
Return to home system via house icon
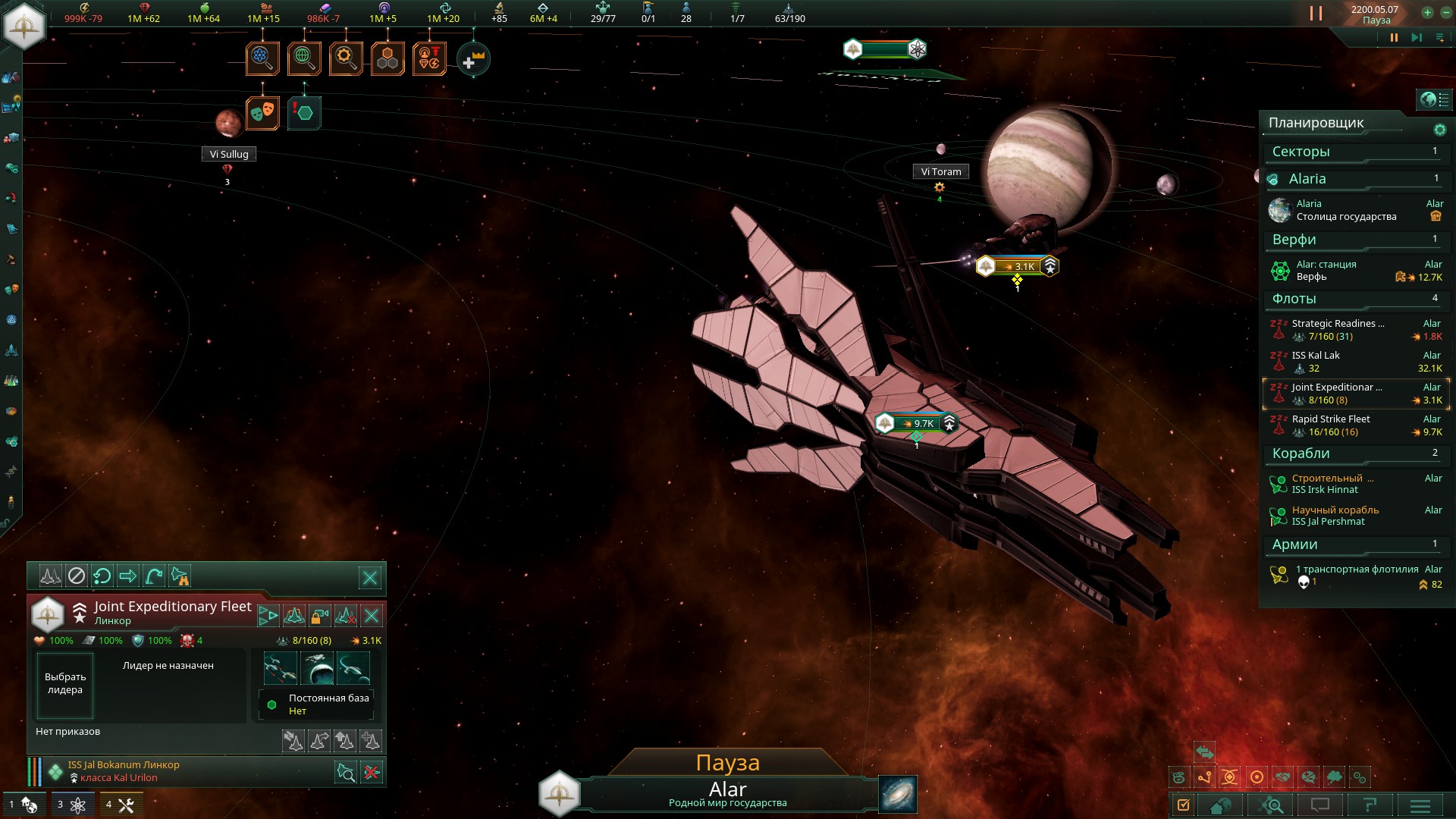pos(1219,805)
